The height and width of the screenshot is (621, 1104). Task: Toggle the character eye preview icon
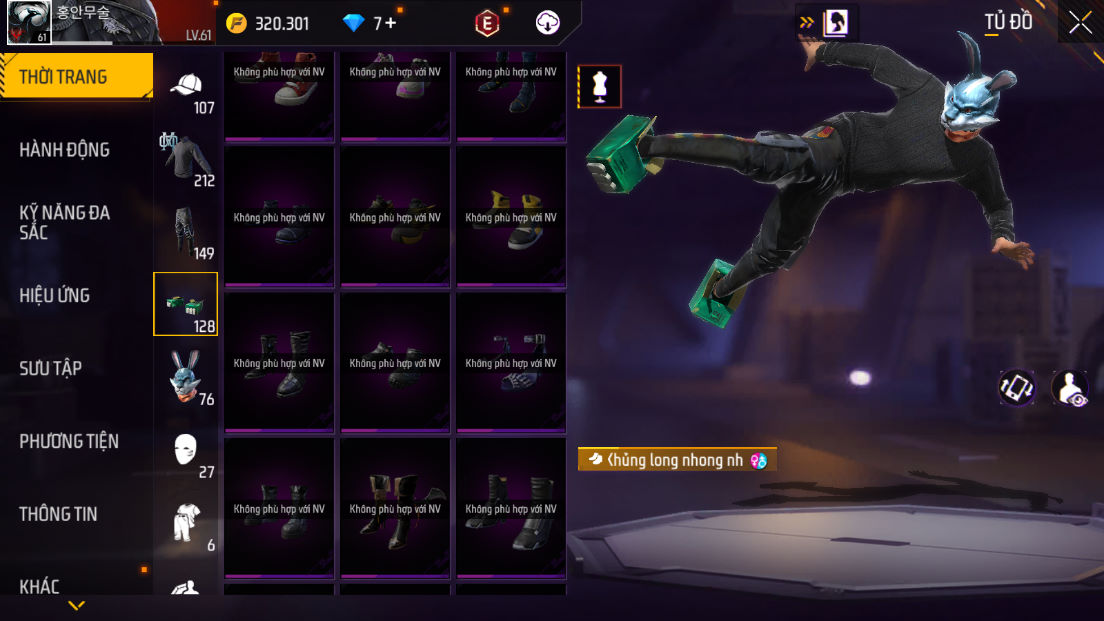coord(1071,388)
